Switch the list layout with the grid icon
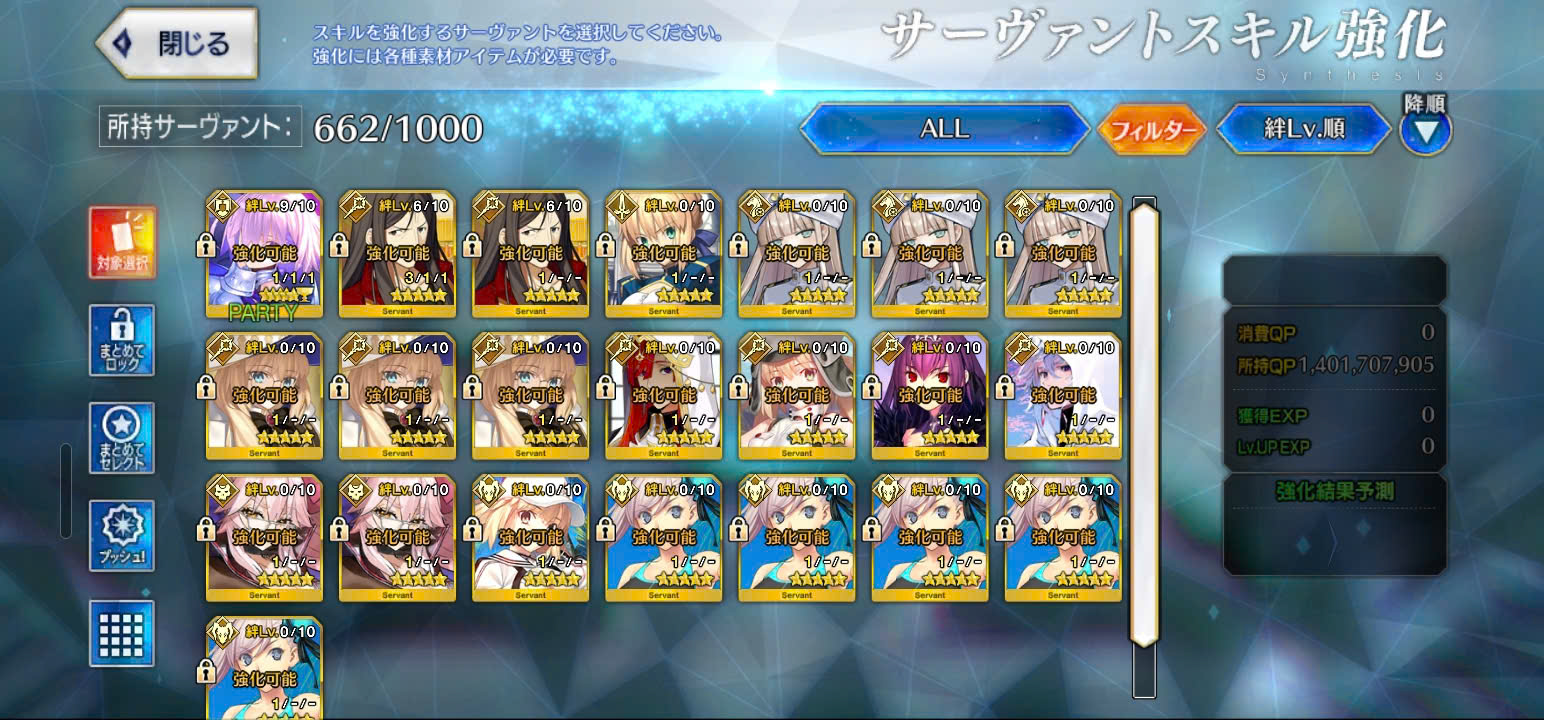The width and height of the screenshot is (1544, 720). click(122, 632)
